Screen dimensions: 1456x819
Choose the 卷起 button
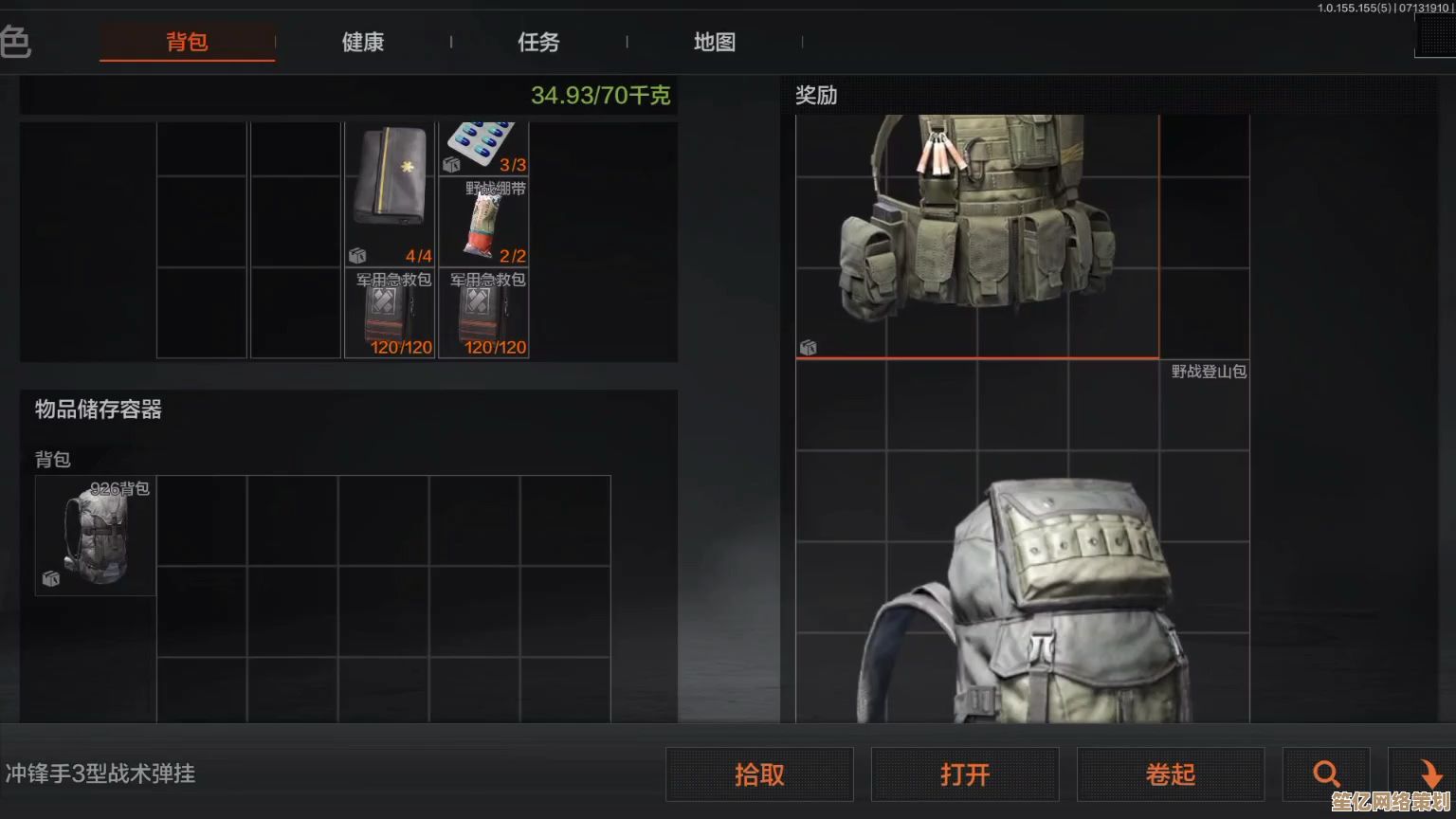tap(1171, 774)
